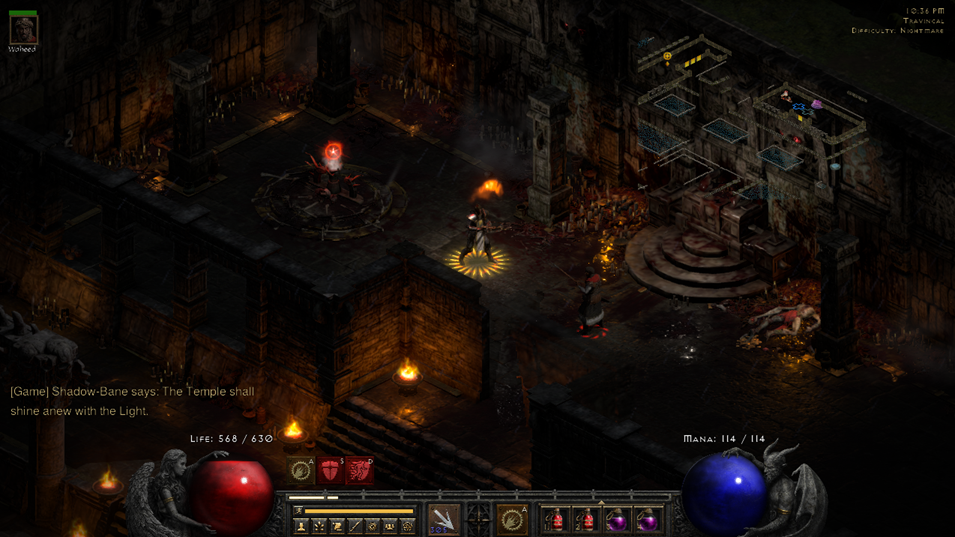Screen dimensions: 955x537
Task: Drink the purple rejuvenation potion in belt slot 3
Action: pos(617,519)
